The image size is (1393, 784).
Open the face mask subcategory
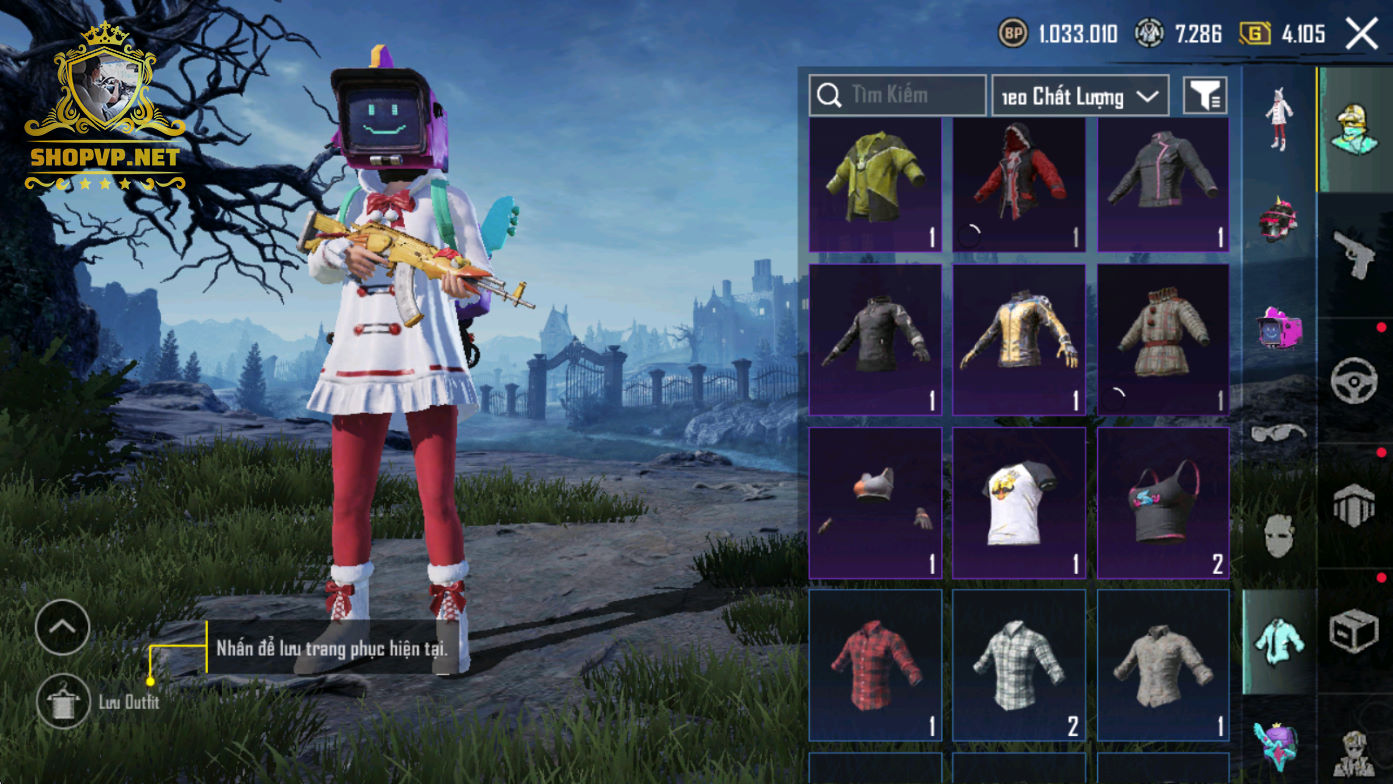click(1279, 537)
